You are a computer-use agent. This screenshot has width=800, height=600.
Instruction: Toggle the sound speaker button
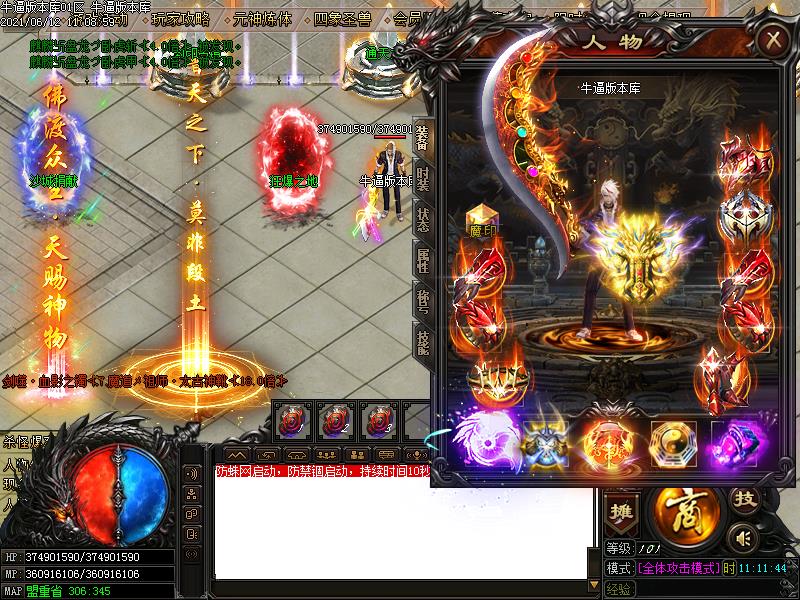pos(741,537)
